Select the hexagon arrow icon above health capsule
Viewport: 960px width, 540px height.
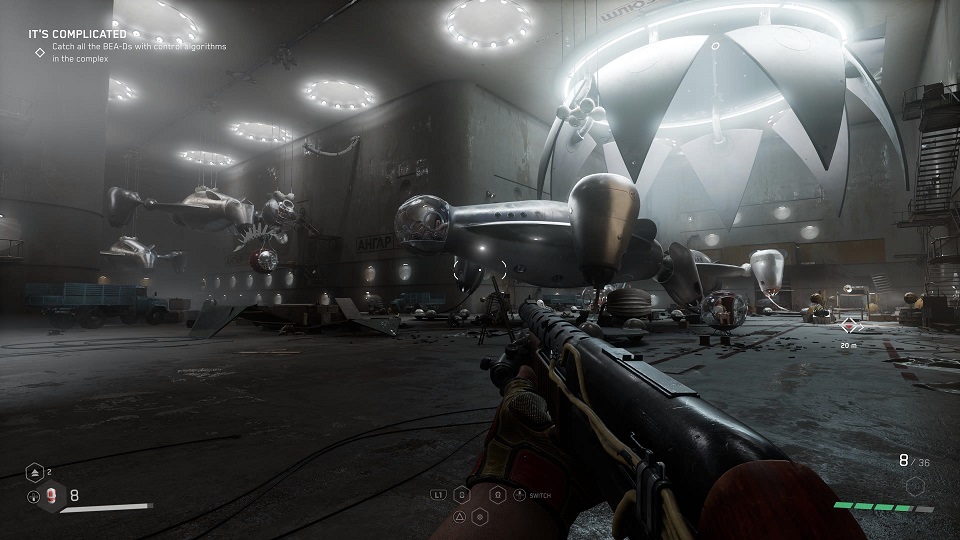(x=34, y=472)
